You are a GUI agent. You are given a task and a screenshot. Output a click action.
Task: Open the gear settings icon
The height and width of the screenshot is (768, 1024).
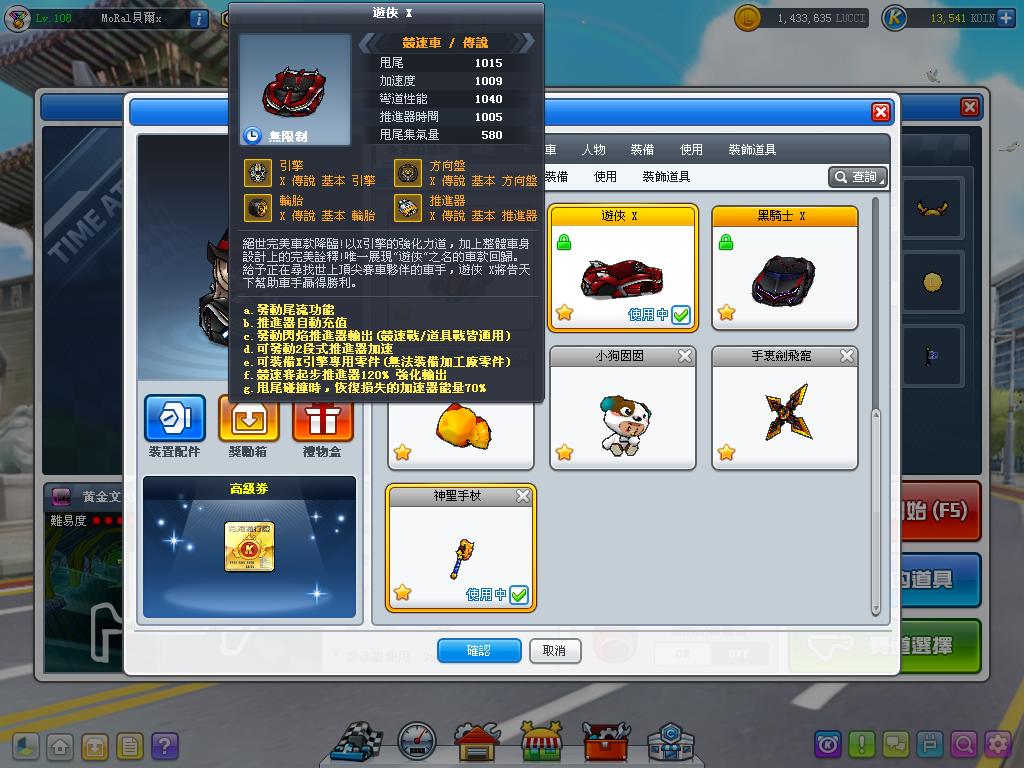click(998, 744)
